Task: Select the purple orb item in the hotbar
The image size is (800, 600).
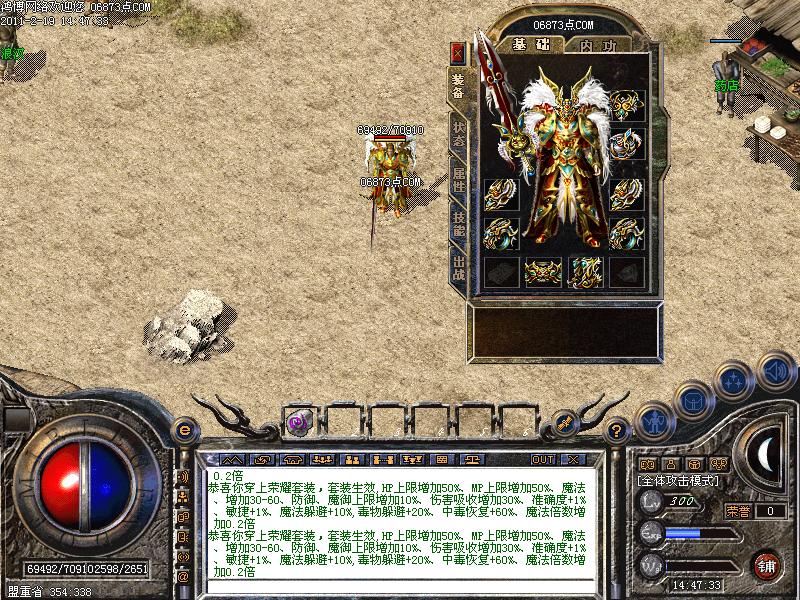Action: 297,422
